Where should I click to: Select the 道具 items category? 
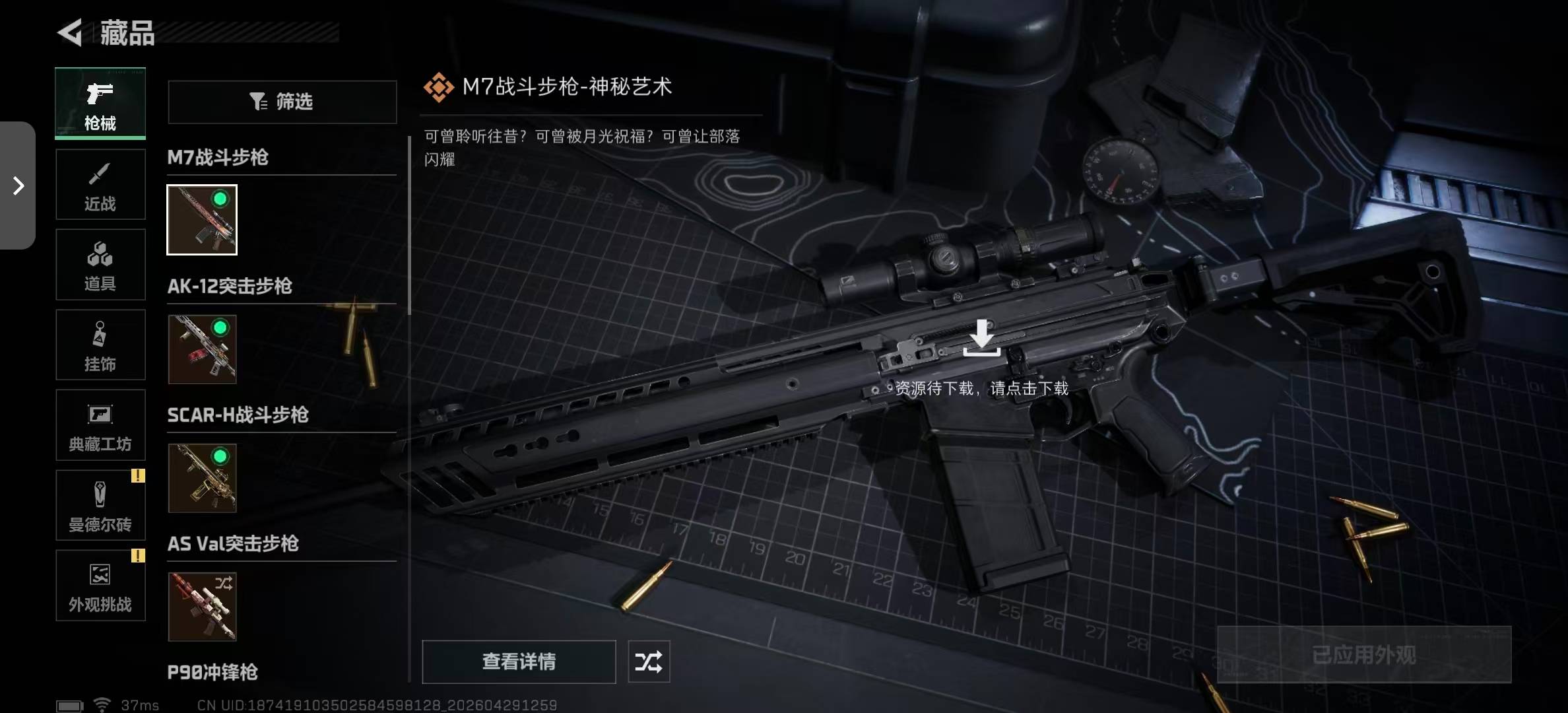[100, 265]
